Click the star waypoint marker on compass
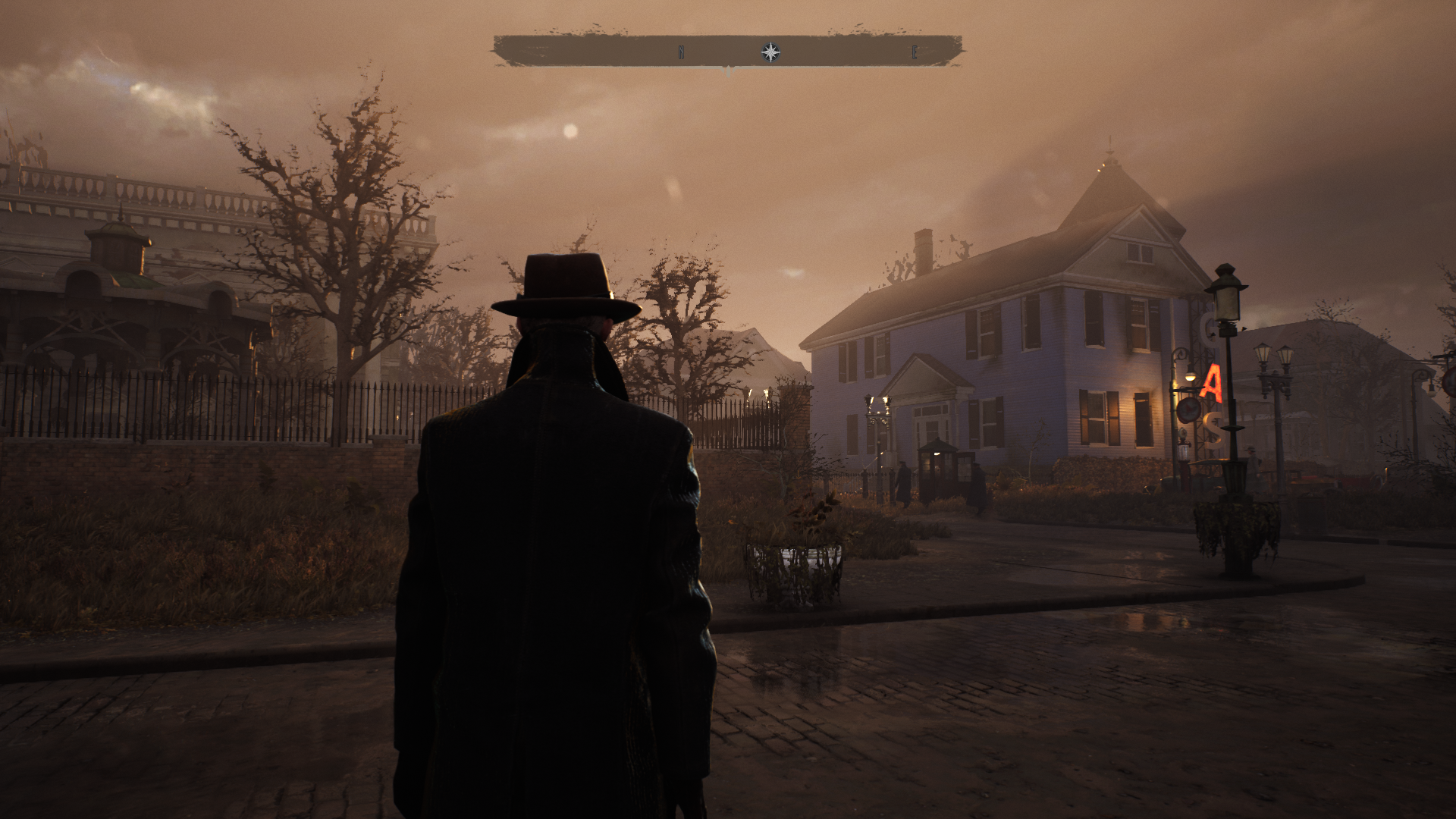 [770, 52]
